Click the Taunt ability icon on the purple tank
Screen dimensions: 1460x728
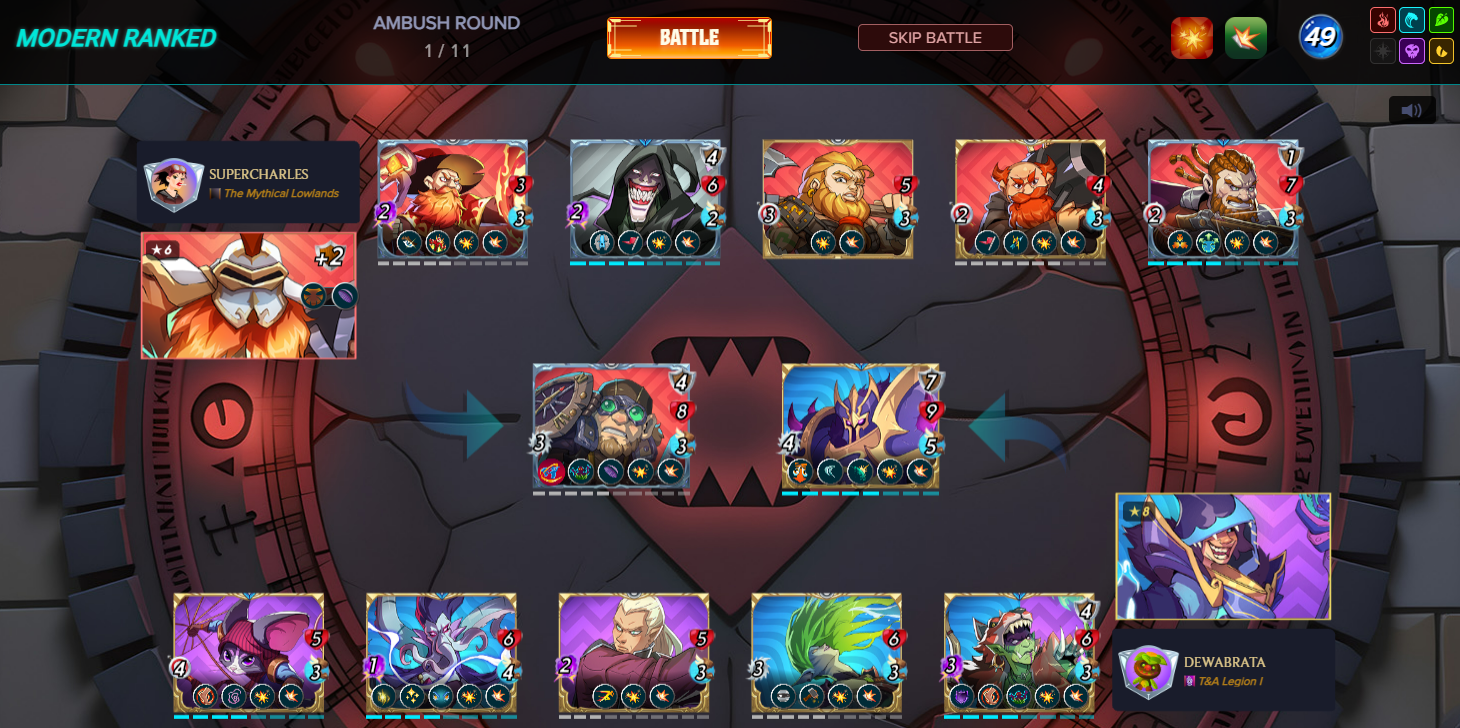[800, 472]
